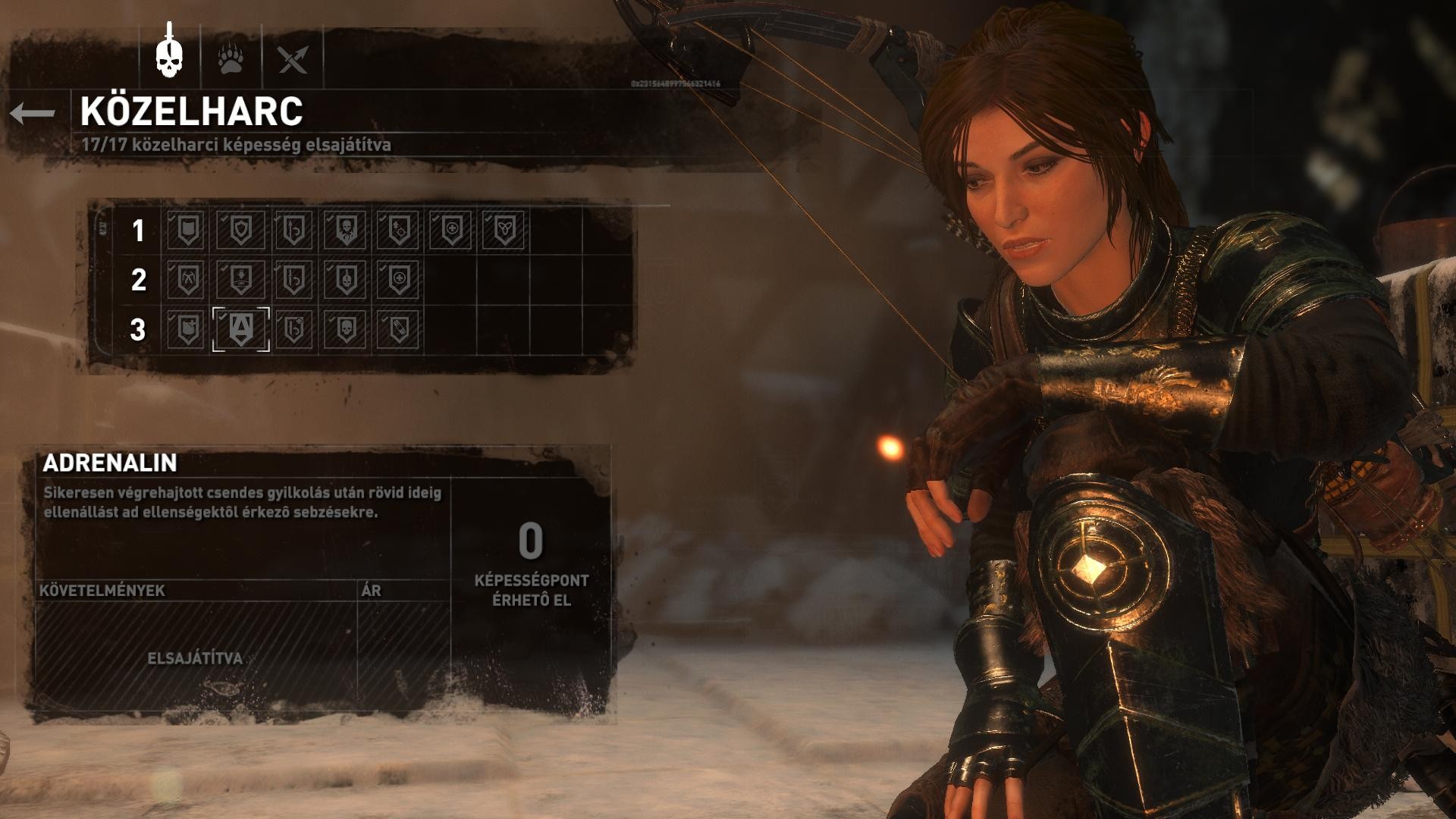Select the plain shield skill in tier 1
Viewport: 1456px width, 819px height.
(x=187, y=229)
